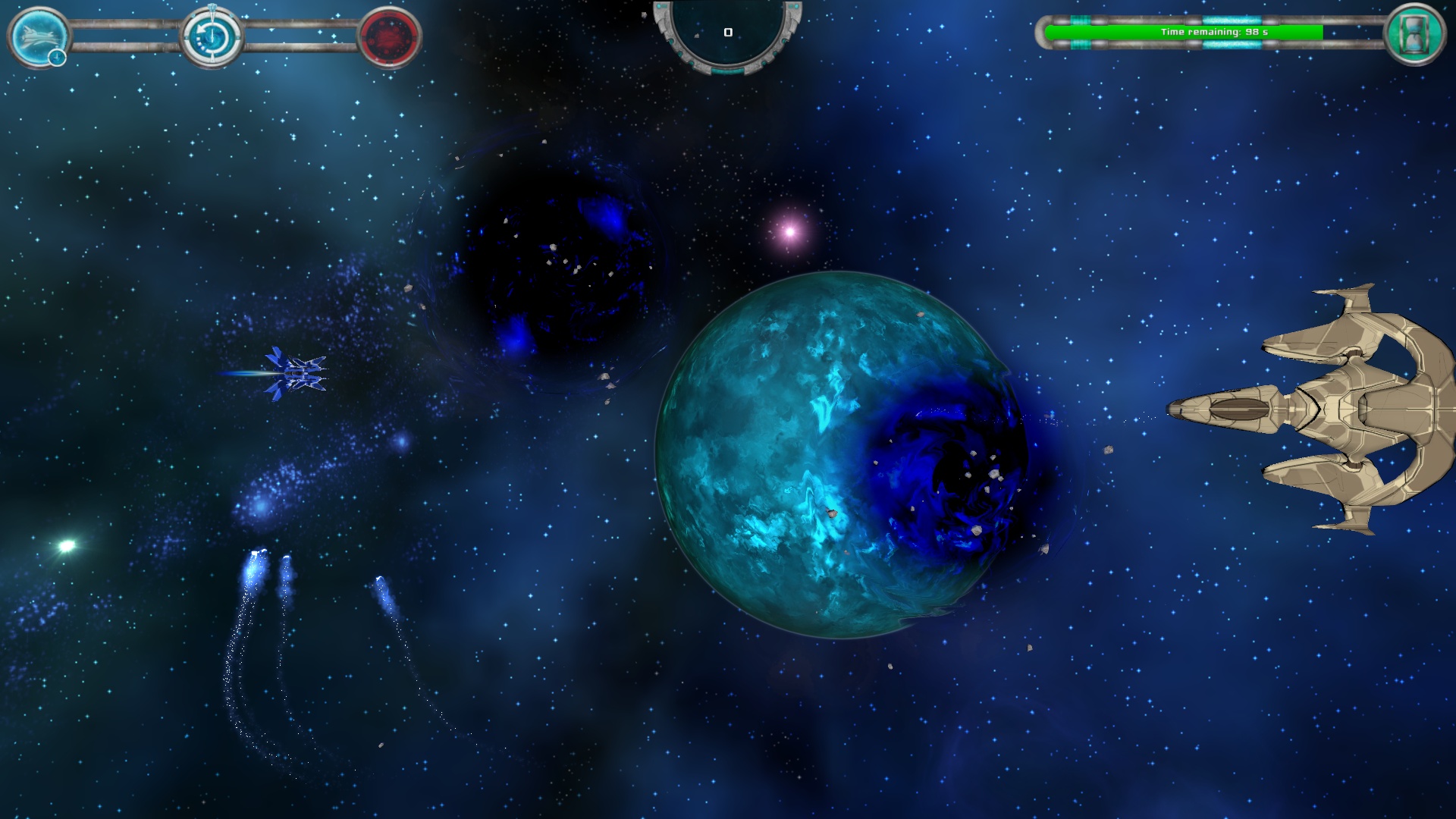Expand the left pipe cap of the timer bar
This screenshot has width=1456, height=819.
[x=1042, y=31]
